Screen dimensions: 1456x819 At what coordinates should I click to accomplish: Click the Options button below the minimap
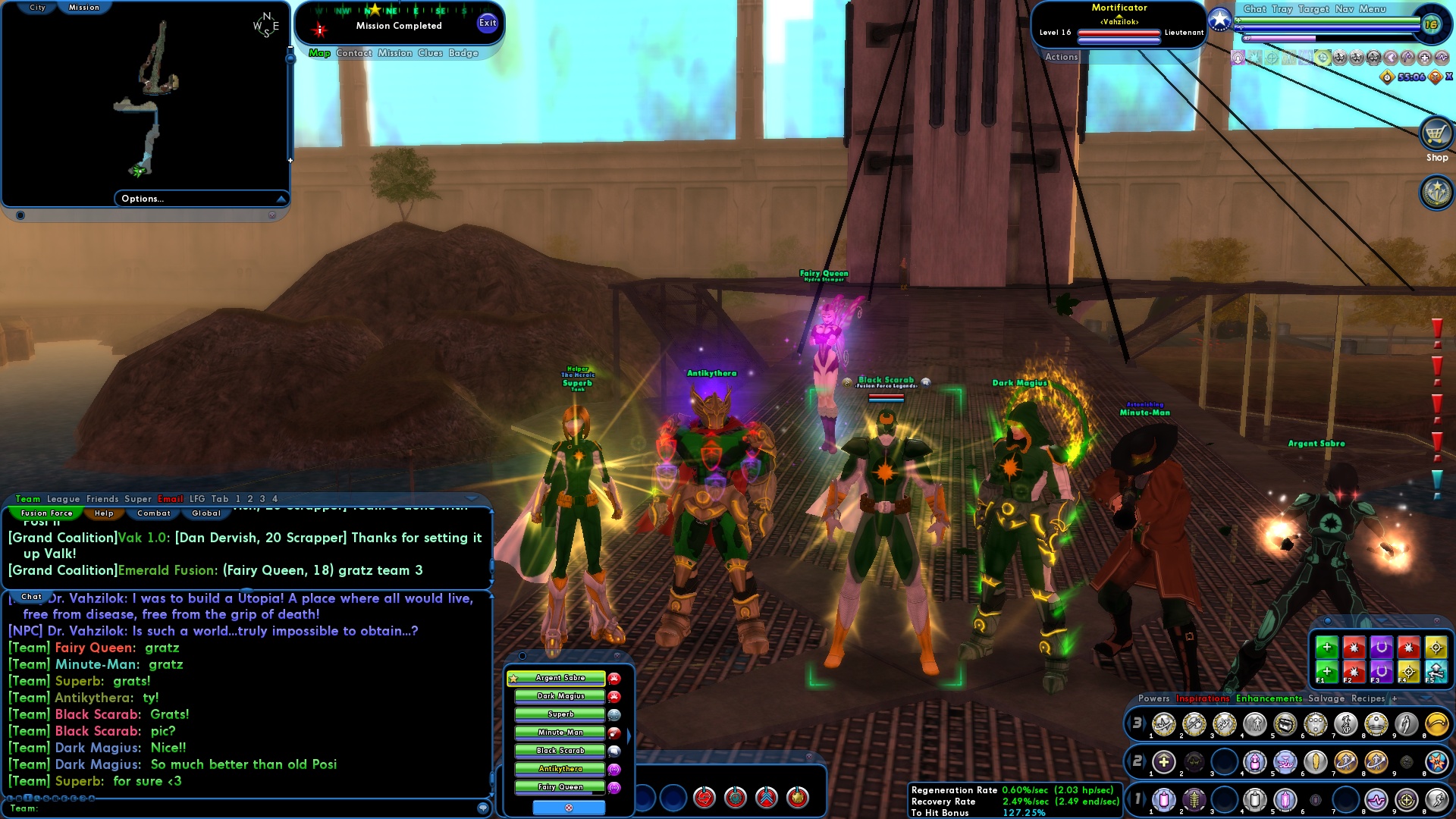click(x=143, y=198)
